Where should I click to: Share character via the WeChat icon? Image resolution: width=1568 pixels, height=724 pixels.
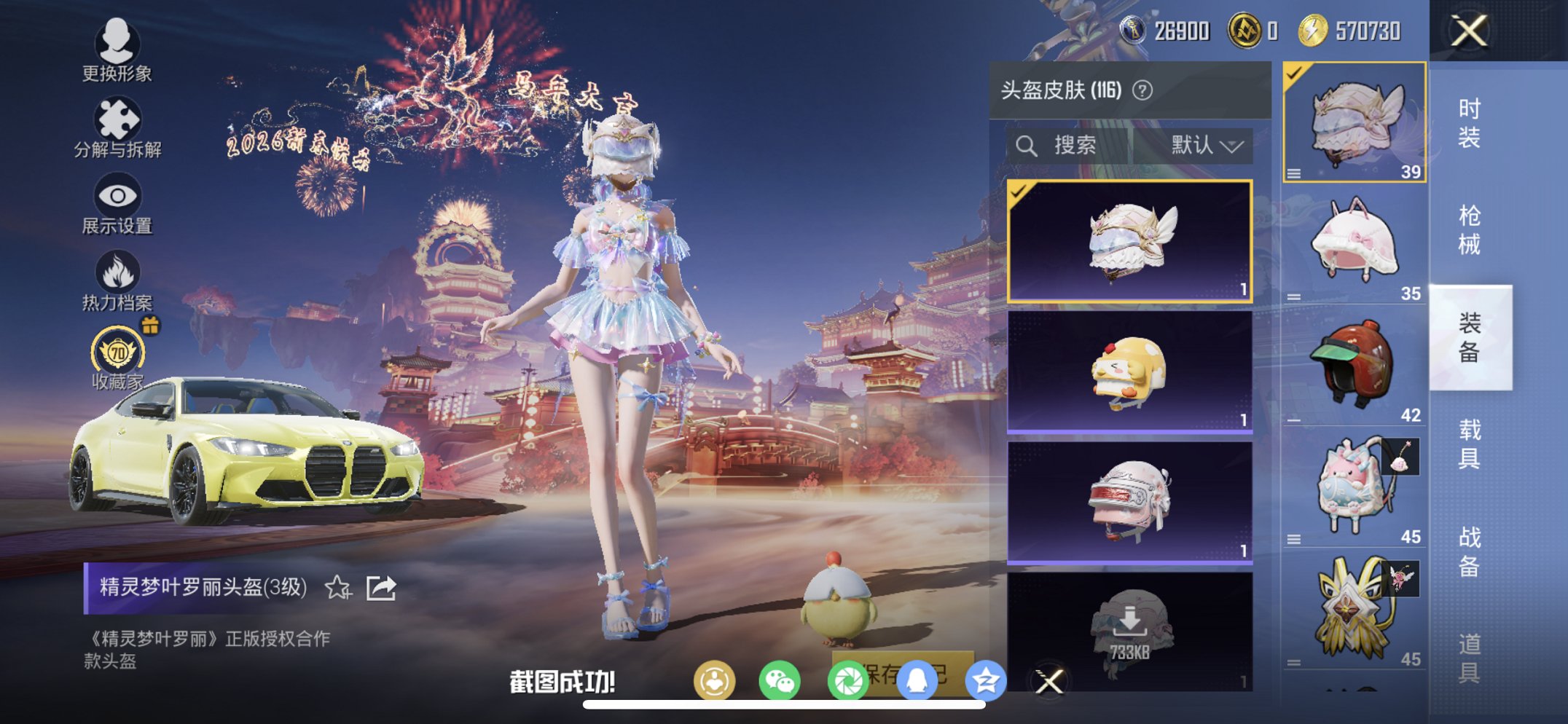(x=781, y=677)
